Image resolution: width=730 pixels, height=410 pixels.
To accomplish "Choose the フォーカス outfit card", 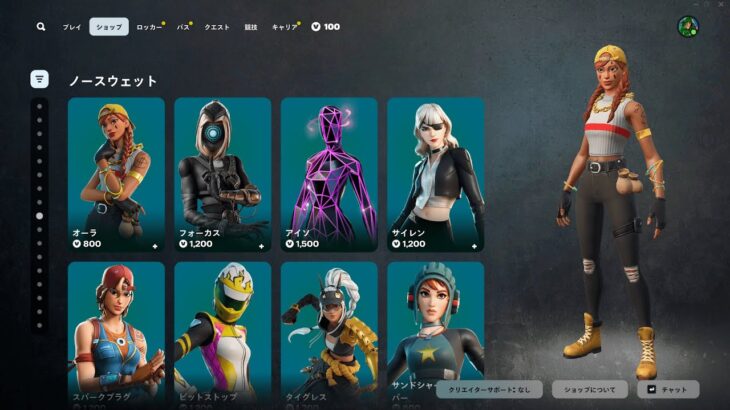I will tap(223, 174).
